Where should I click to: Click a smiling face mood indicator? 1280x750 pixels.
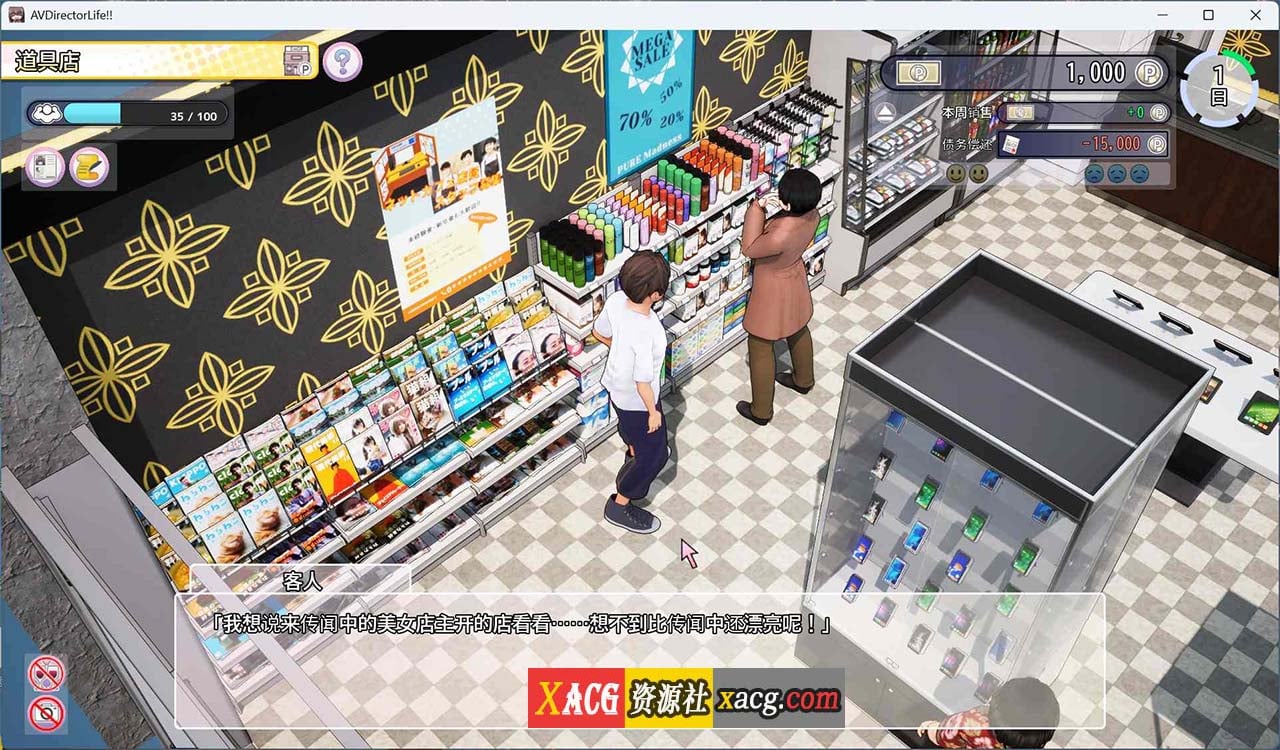(957, 173)
